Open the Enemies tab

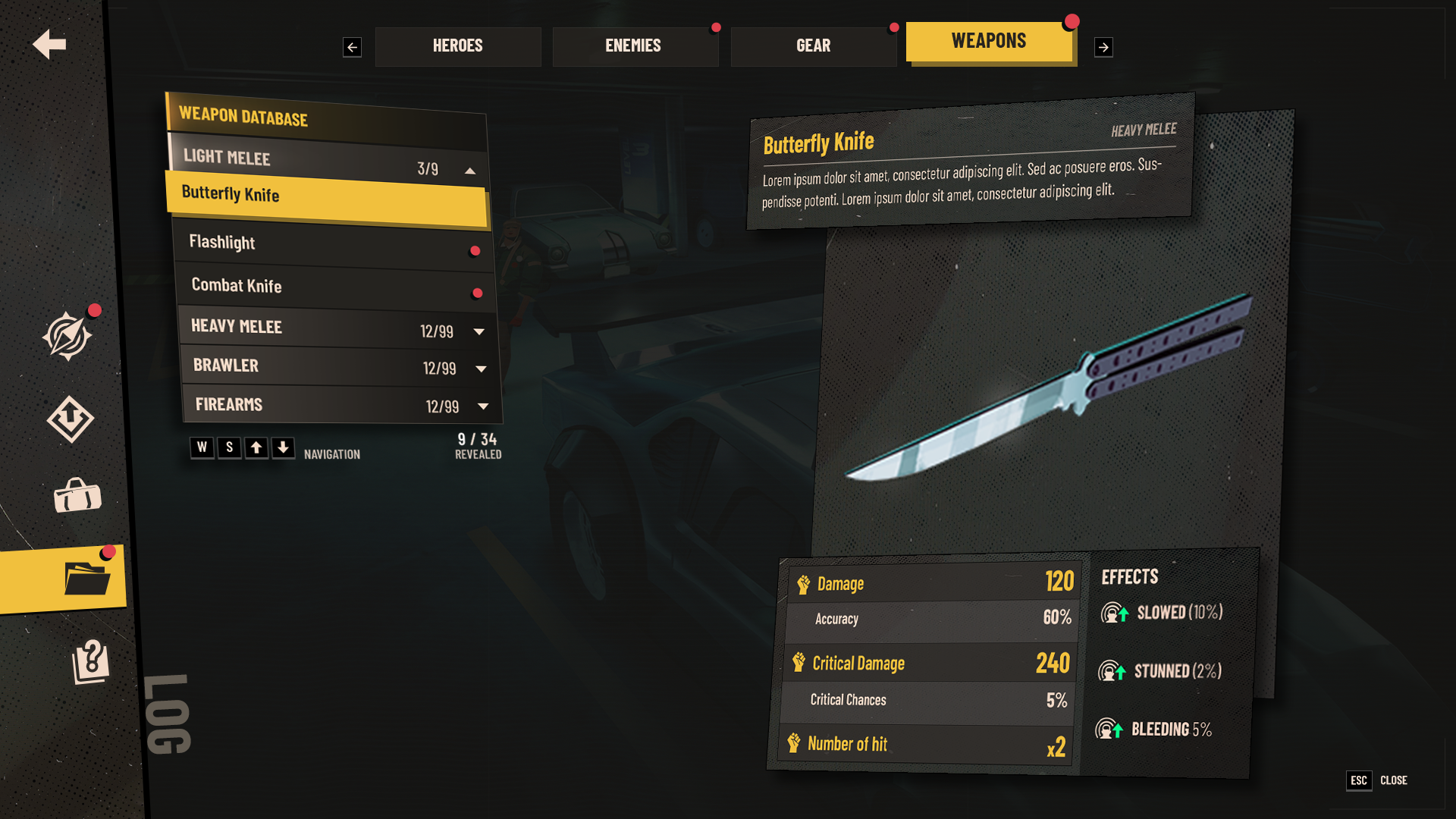tap(634, 46)
